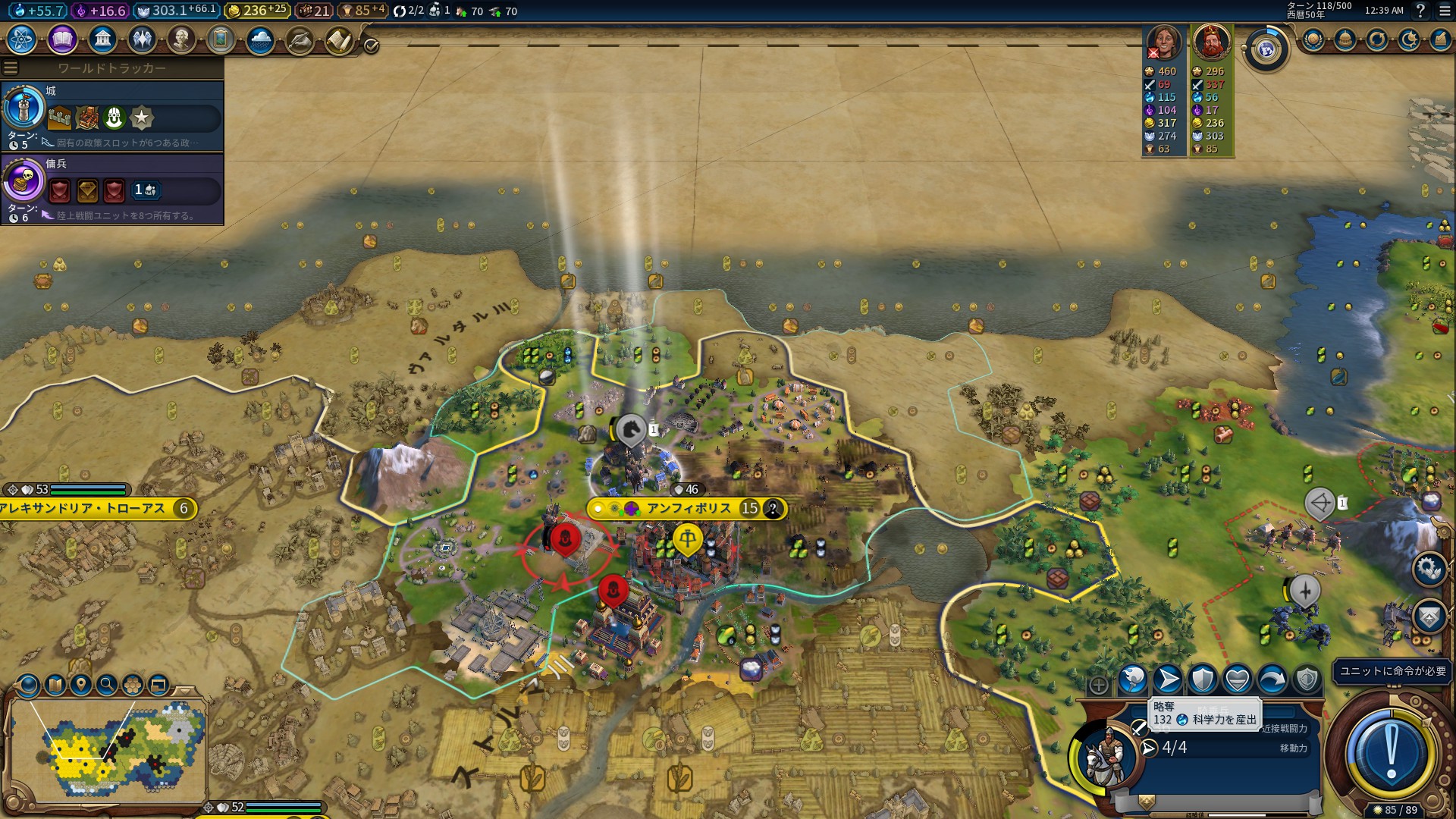The image size is (1456, 819).
Task: Open the religion winged icon
Action: (x=142, y=39)
